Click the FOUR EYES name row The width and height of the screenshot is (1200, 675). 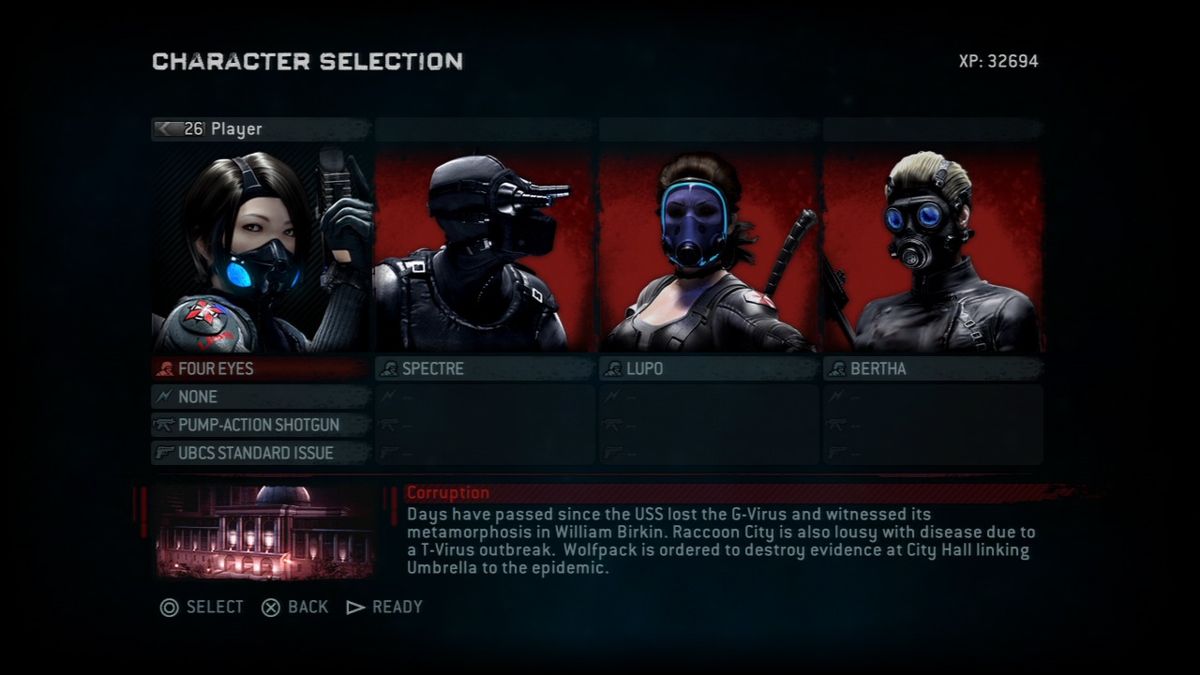pos(260,369)
